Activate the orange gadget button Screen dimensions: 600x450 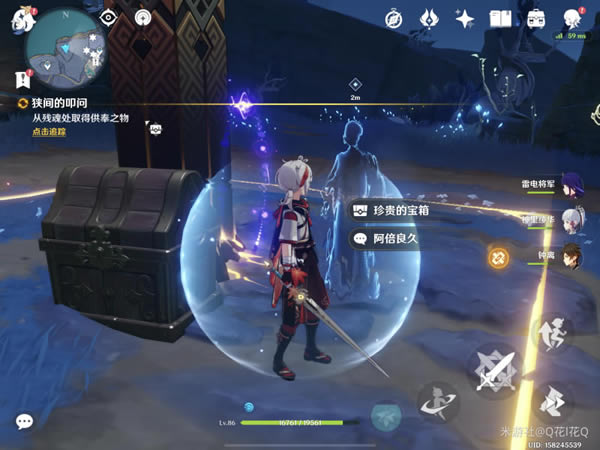tap(498, 257)
